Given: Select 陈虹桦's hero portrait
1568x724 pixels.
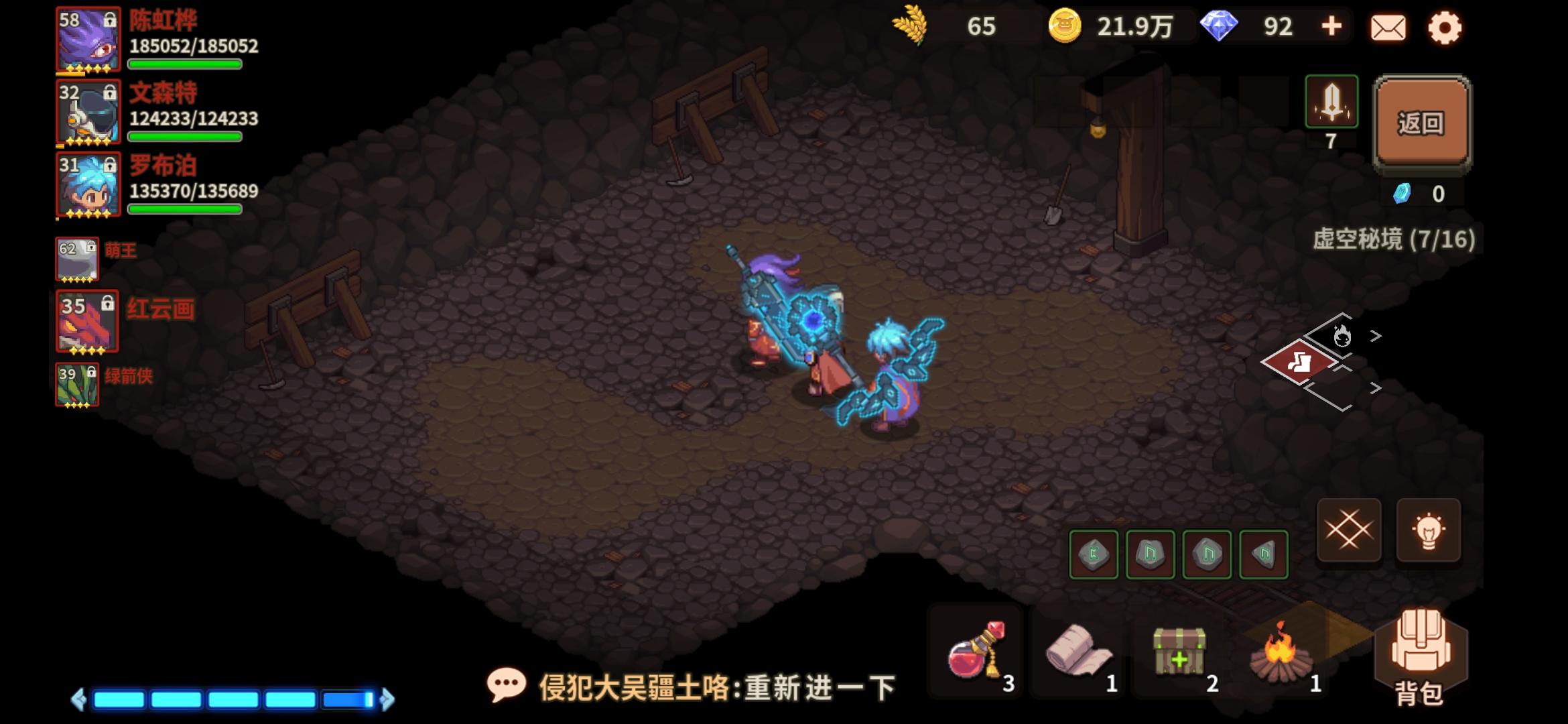Looking at the screenshot, I should coord(88,40).
